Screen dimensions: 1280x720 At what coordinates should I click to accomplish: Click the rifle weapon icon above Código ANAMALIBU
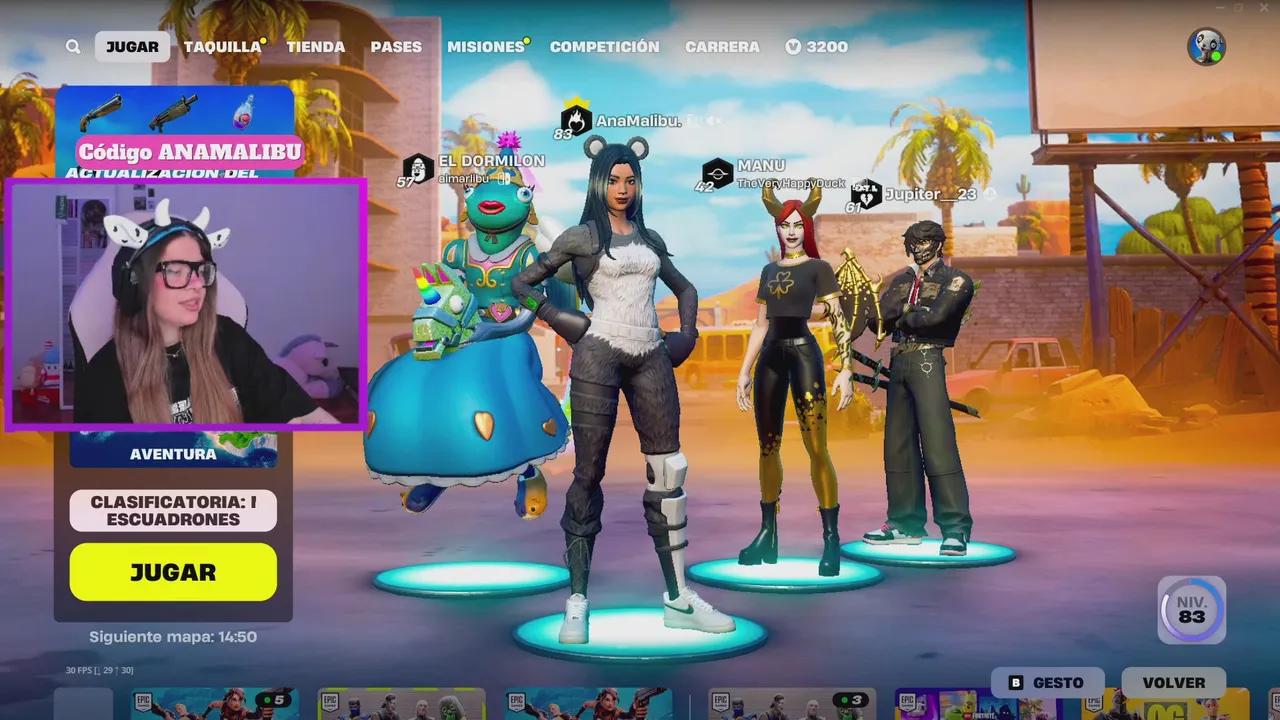[x=172, y=111]
